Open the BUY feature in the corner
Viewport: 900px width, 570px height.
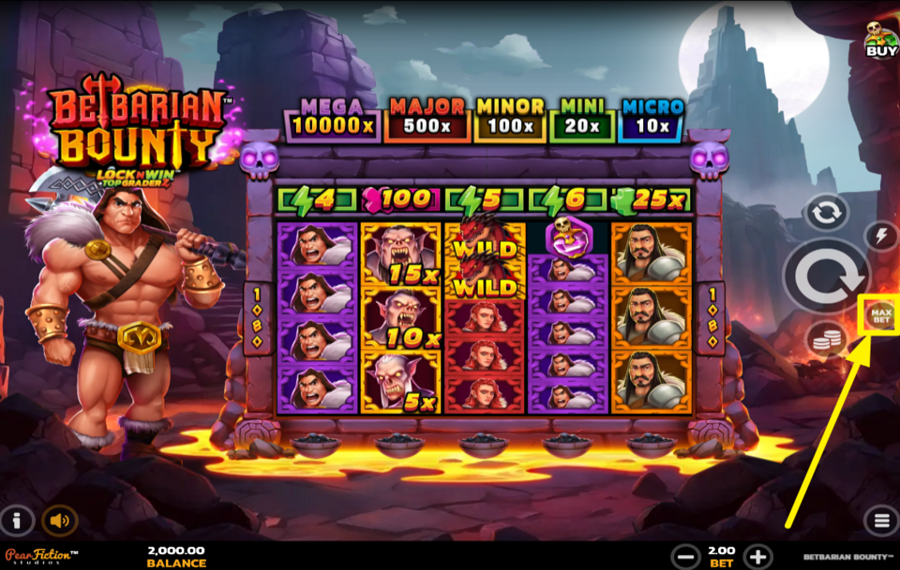click(880, 38)
